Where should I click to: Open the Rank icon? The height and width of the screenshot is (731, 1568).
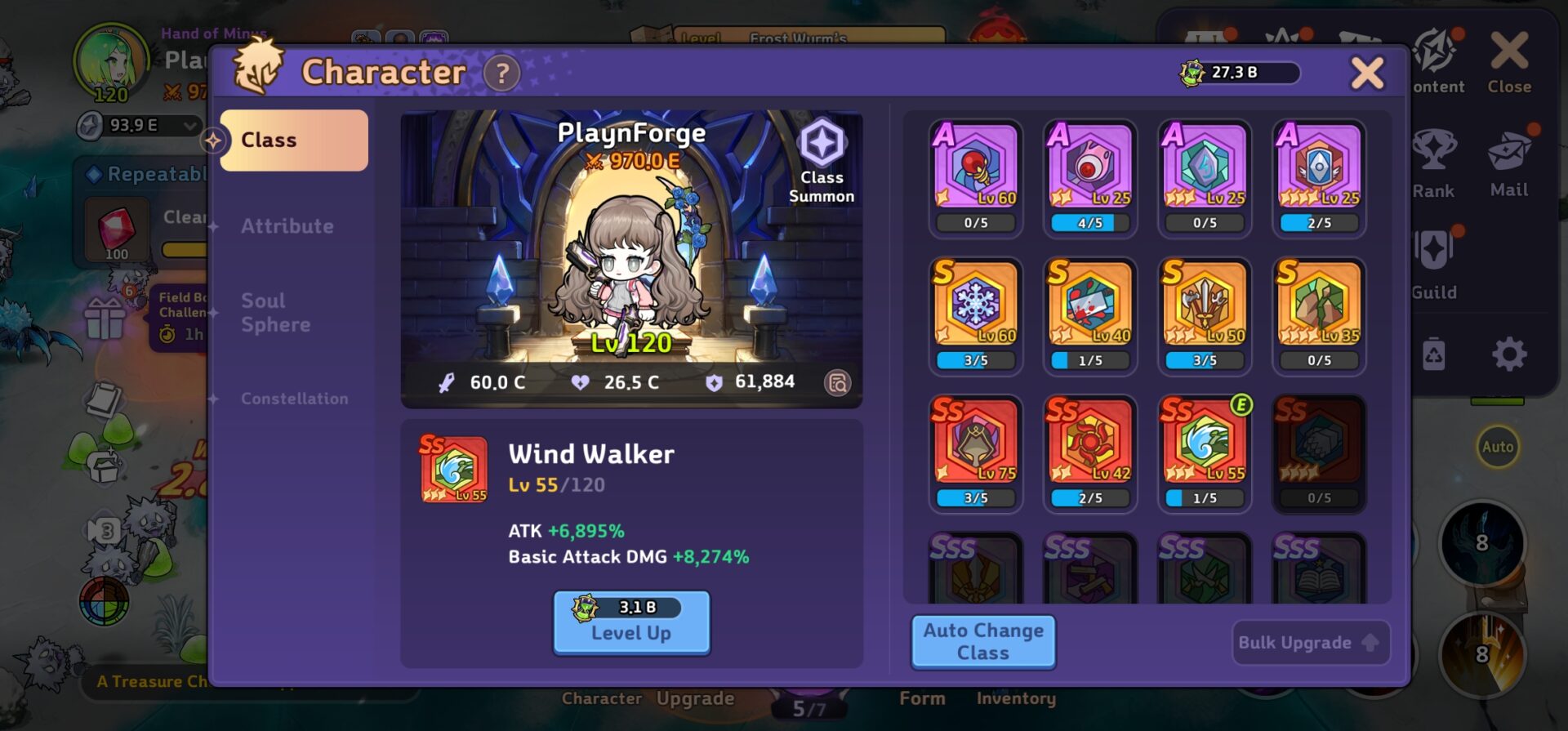[1435, 162]
